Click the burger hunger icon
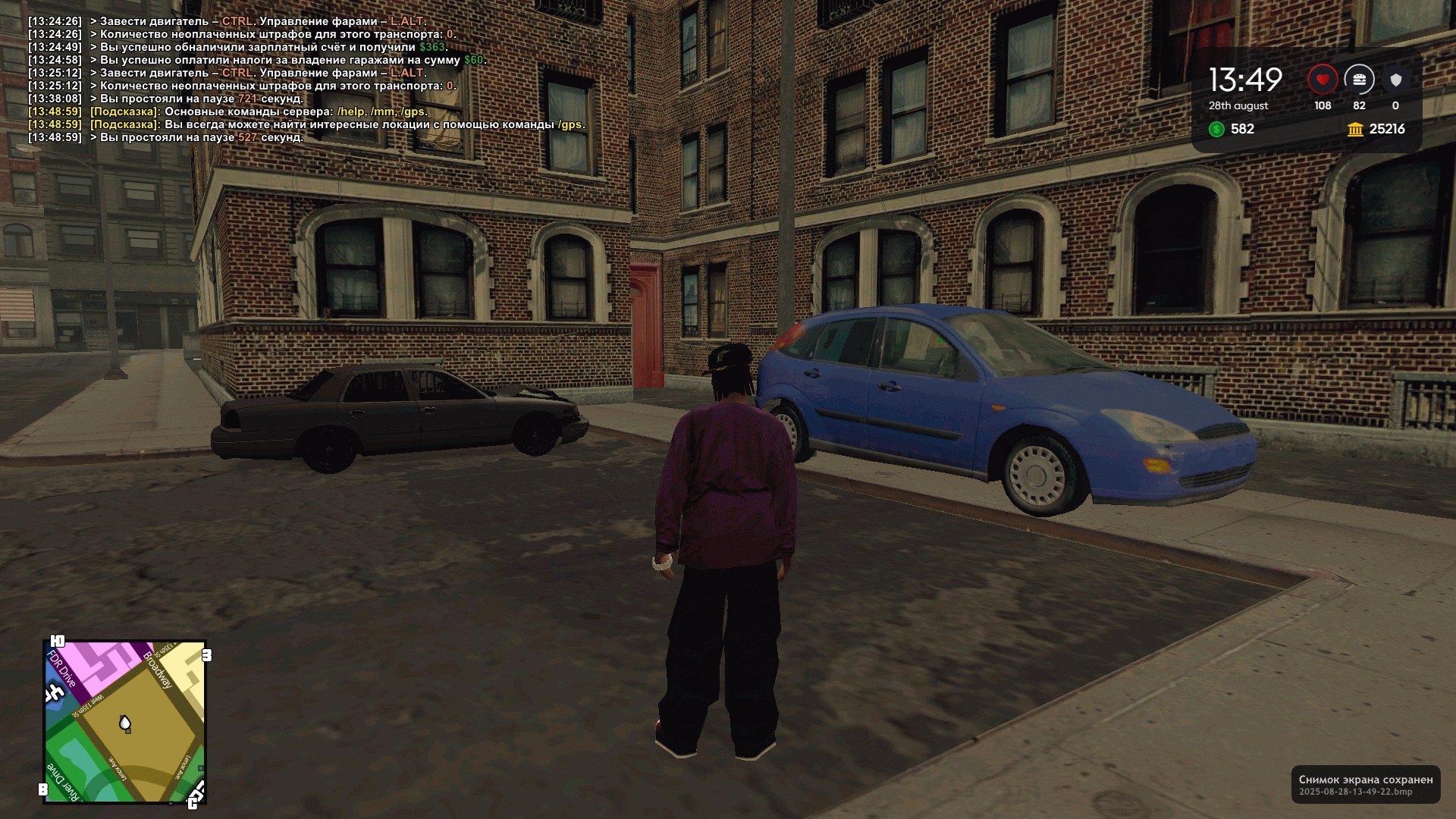The width and height of the screenshot is (1456, 819). [1359, 80]
